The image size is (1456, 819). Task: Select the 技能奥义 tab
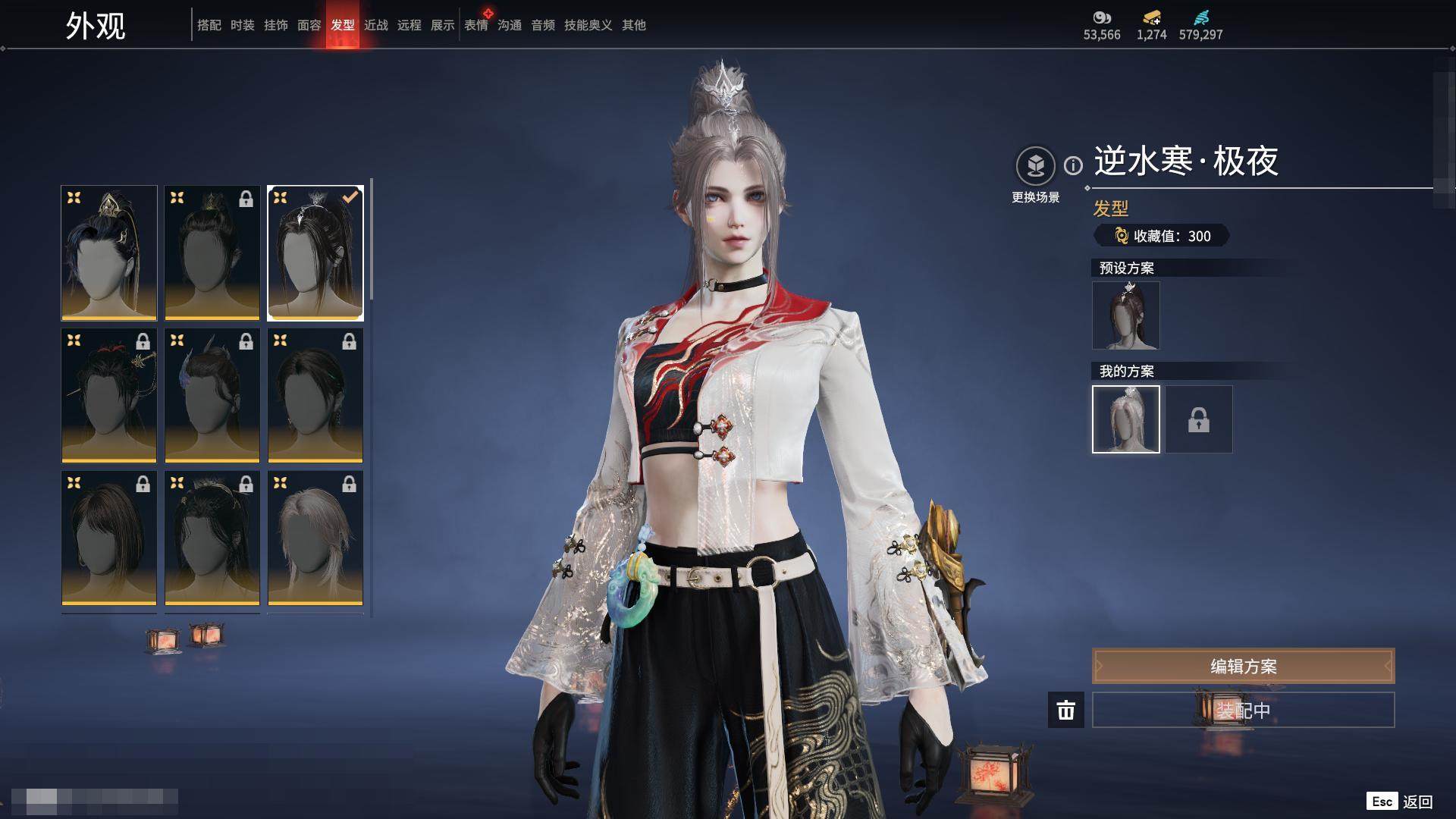pos(588,25)
